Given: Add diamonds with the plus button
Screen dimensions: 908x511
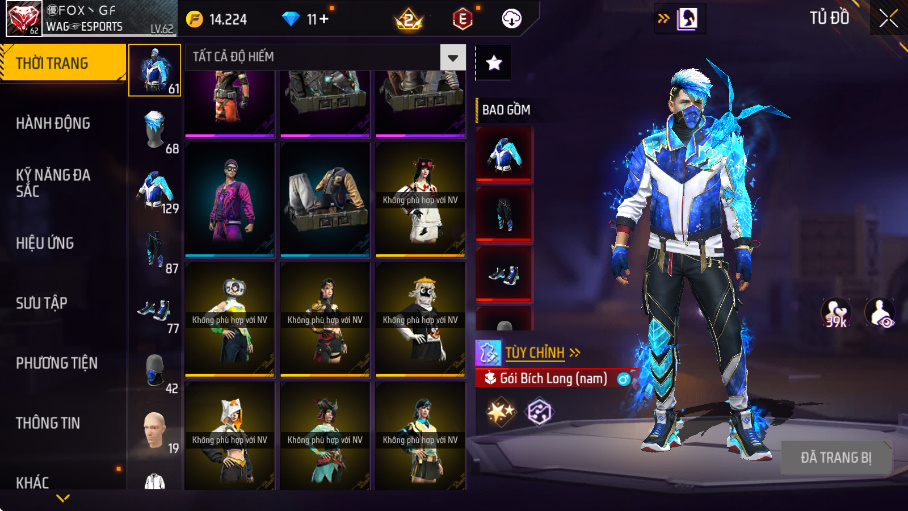Looking at the screenshot, I should [325, 19].
